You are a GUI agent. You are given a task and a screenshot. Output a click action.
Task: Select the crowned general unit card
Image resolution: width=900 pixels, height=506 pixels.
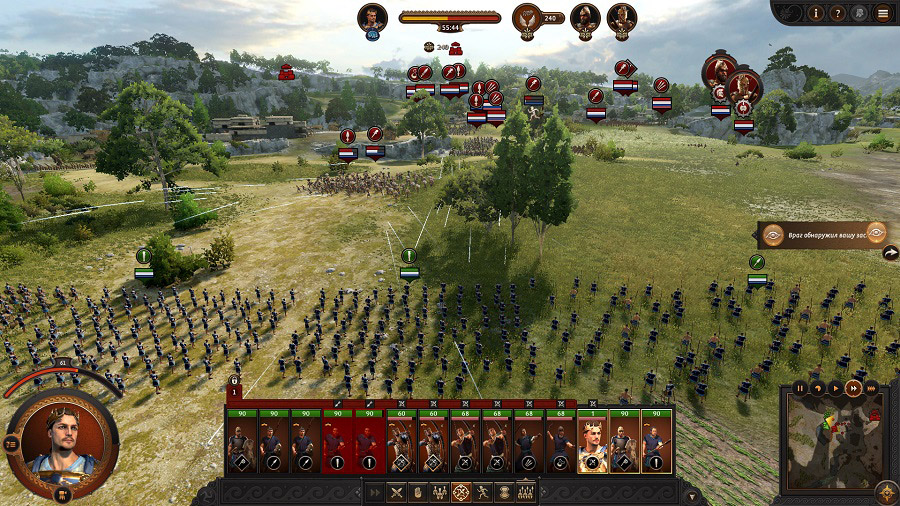tap(593, 445)
